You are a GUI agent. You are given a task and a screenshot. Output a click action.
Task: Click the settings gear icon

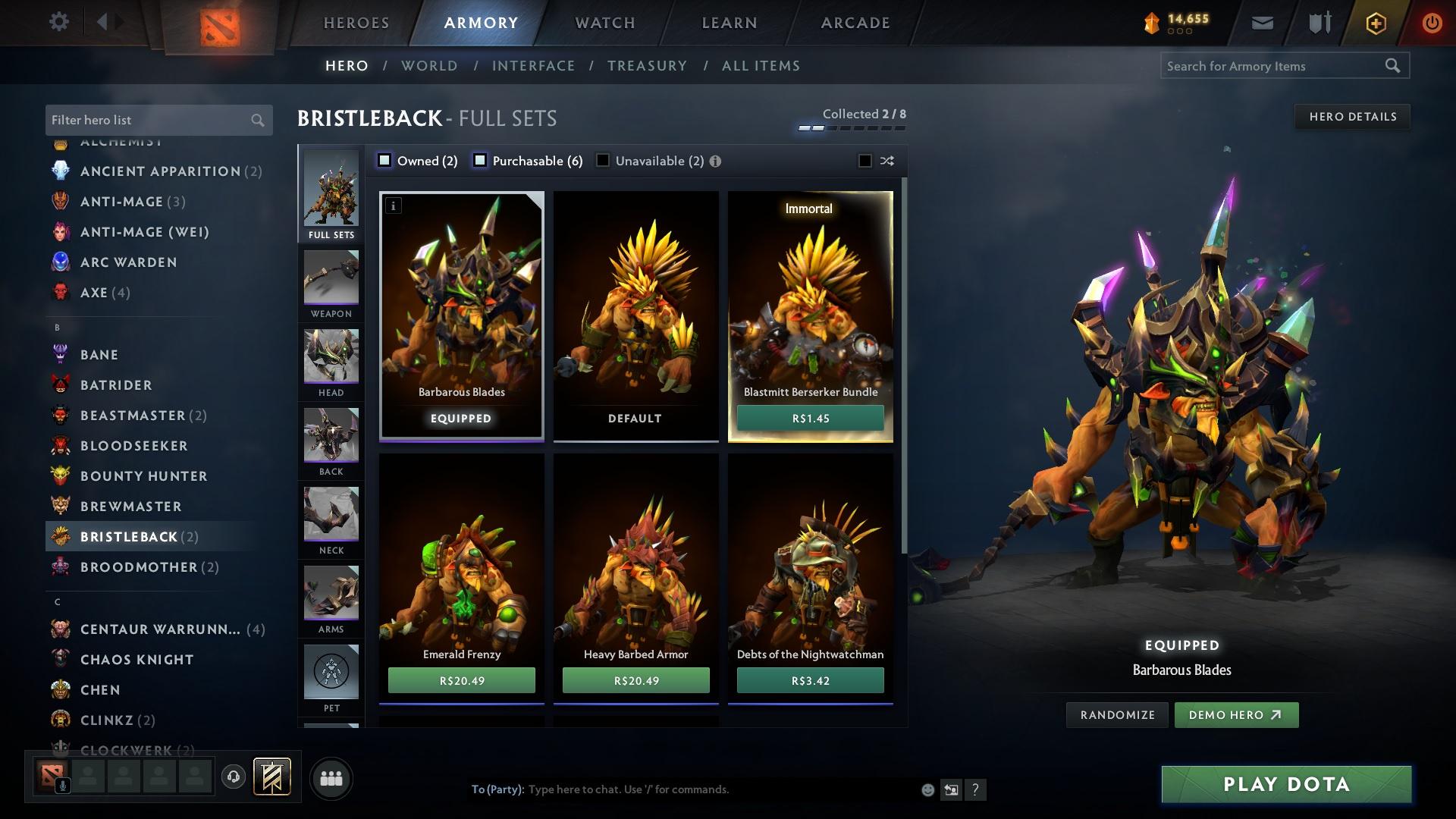[58, 22]
